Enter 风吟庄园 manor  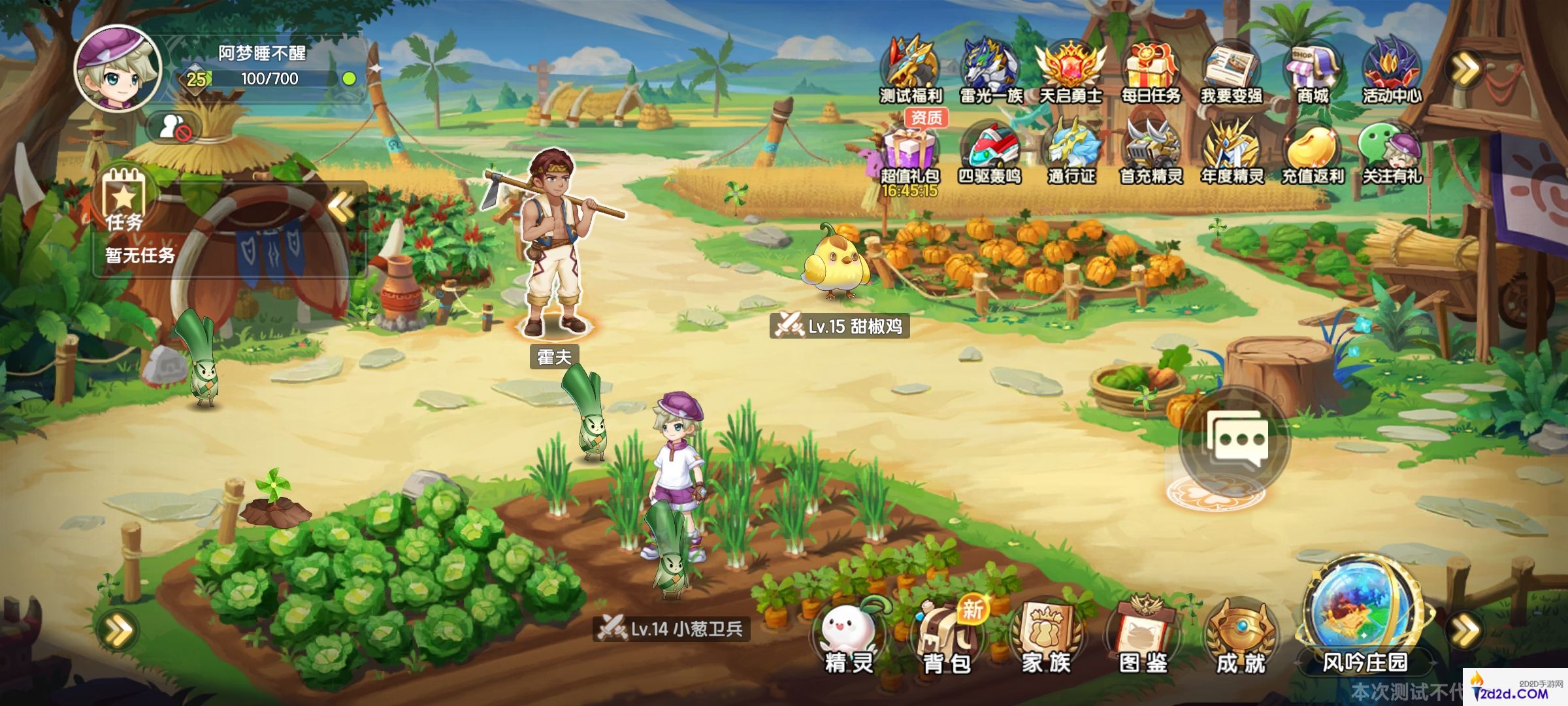(1365, 621)
